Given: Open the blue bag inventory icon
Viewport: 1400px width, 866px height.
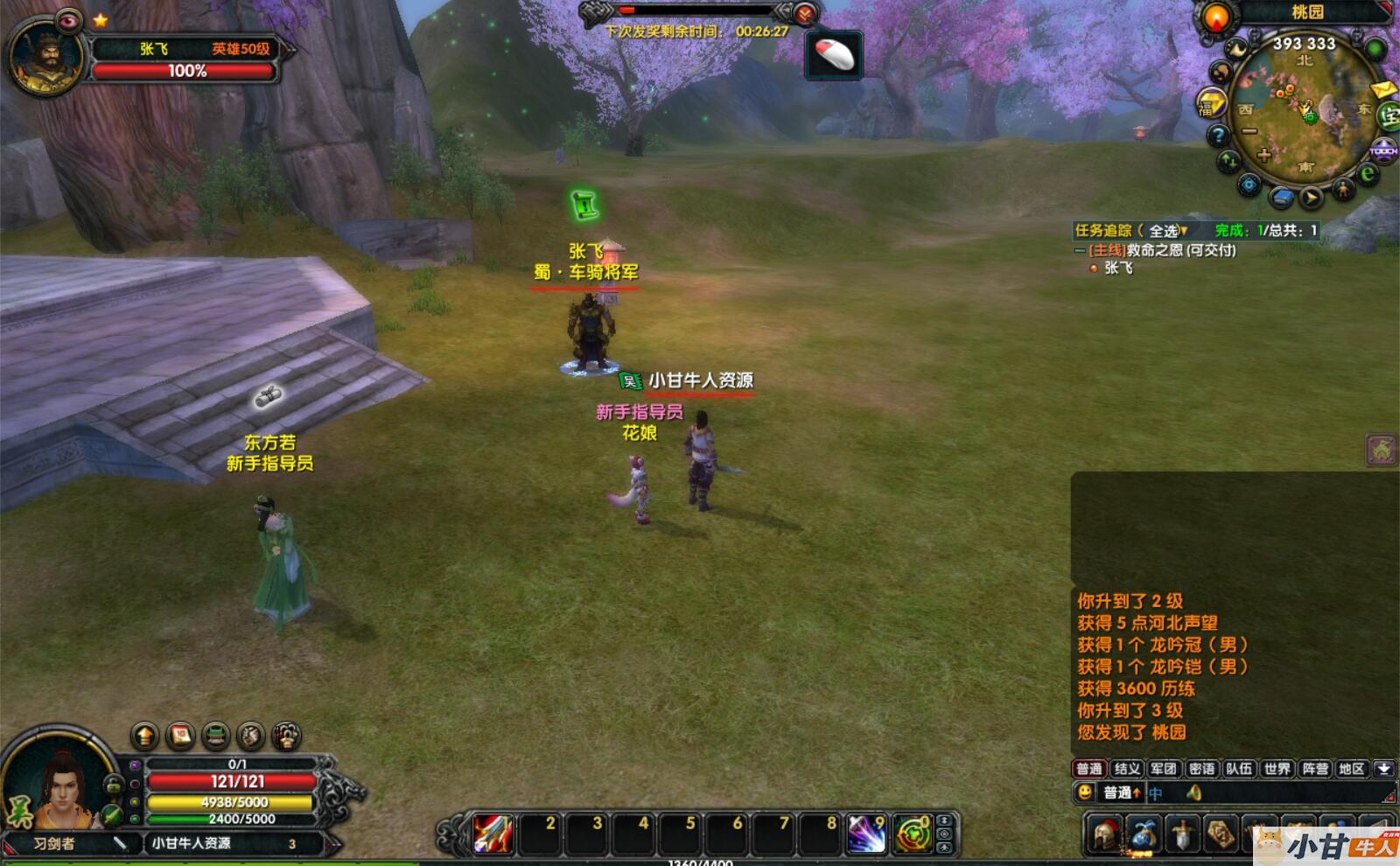Looking at the screenshot, I should (1144, 833).
